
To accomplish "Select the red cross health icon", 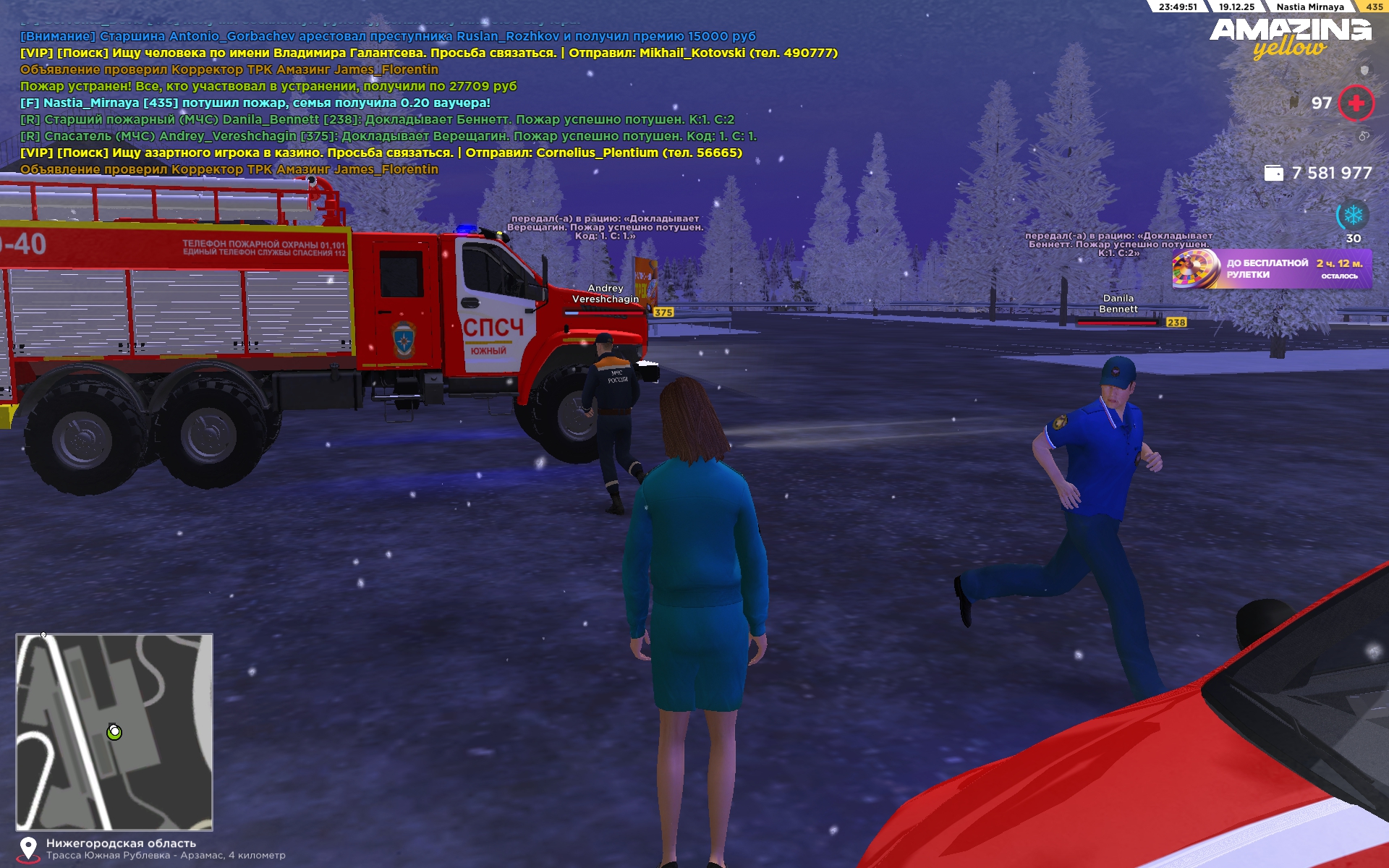I will coord(1356,103).
